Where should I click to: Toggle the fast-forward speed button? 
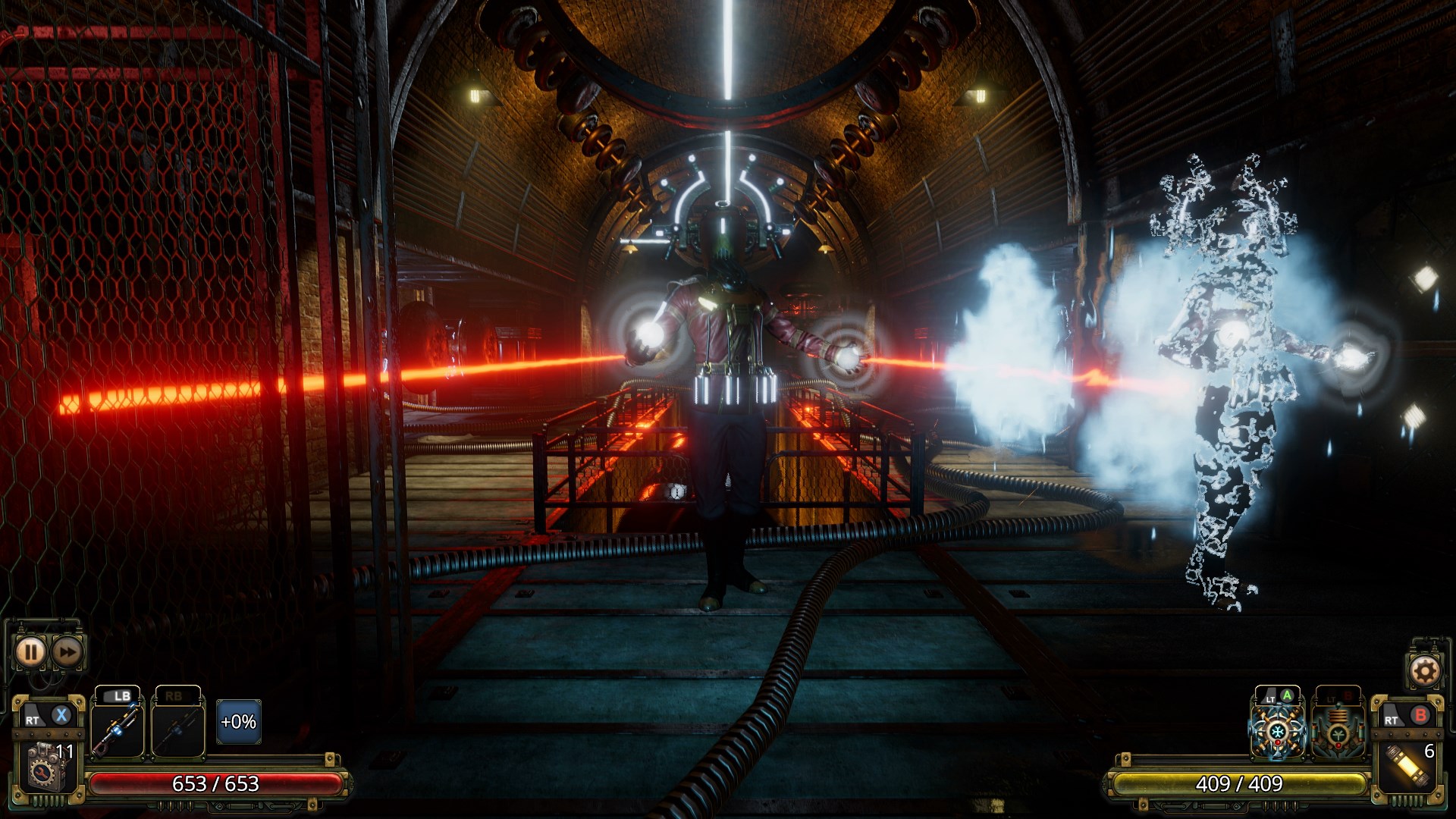(67, 652)
